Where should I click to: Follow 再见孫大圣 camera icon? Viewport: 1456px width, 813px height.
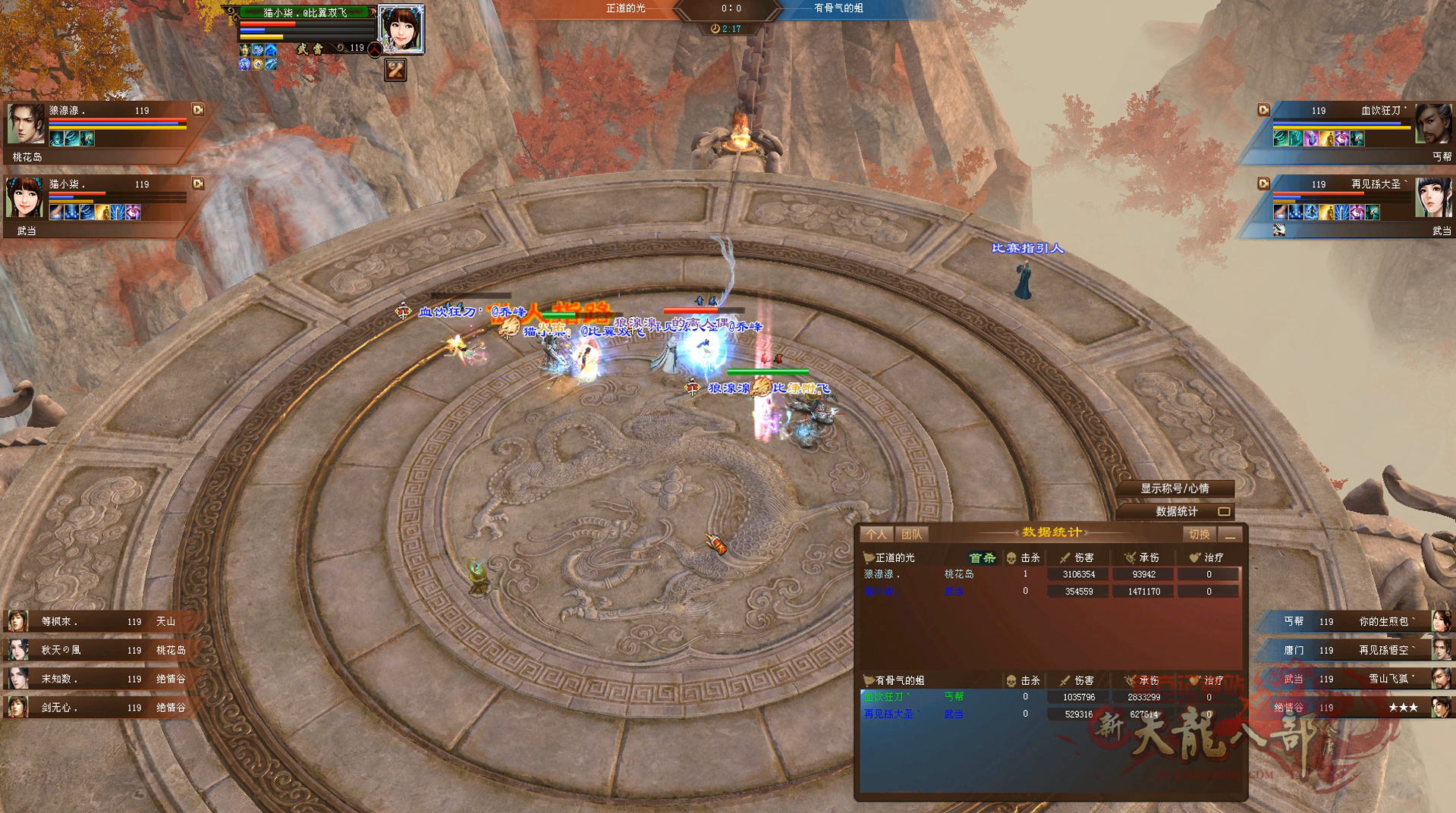click(x=1263, y=184)
